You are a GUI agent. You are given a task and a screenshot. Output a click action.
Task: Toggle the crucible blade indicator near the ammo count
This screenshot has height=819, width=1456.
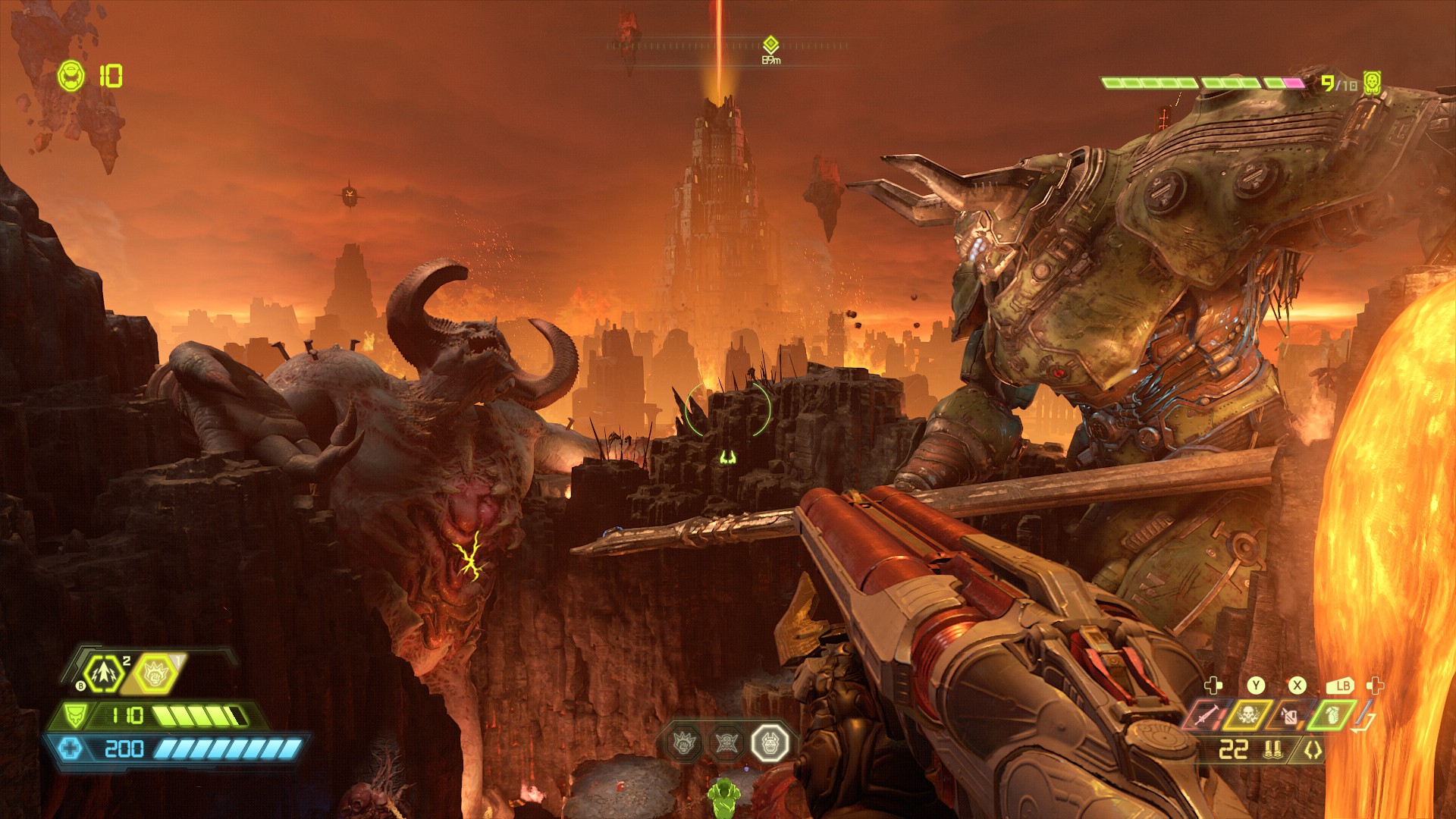(x=1313, y=749)
